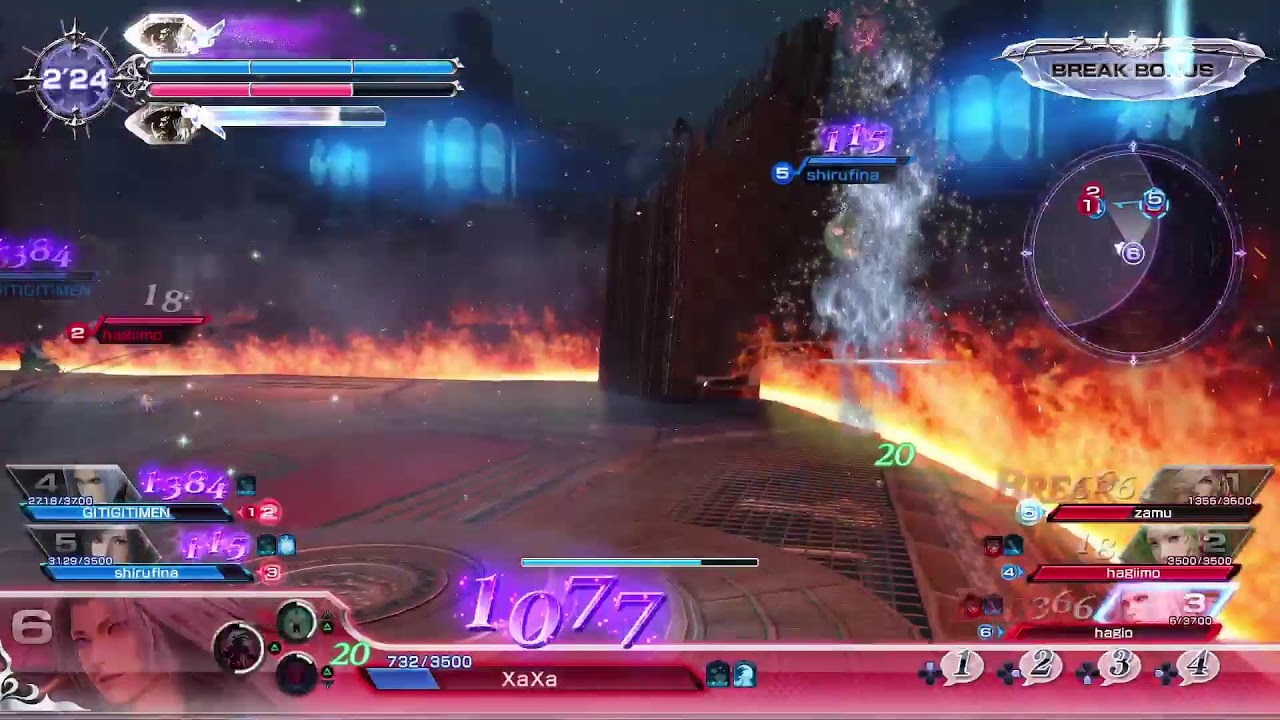Click the BREAK BONUS banner
This screenshot has width=1280, height=720.
[x=1132, y=70]
